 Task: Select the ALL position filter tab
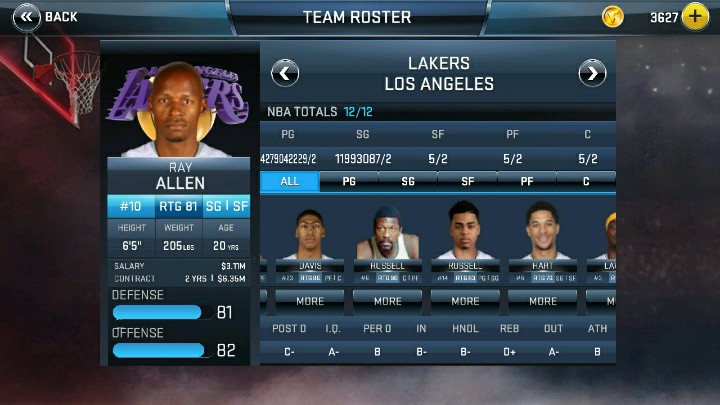coord(290,181)
